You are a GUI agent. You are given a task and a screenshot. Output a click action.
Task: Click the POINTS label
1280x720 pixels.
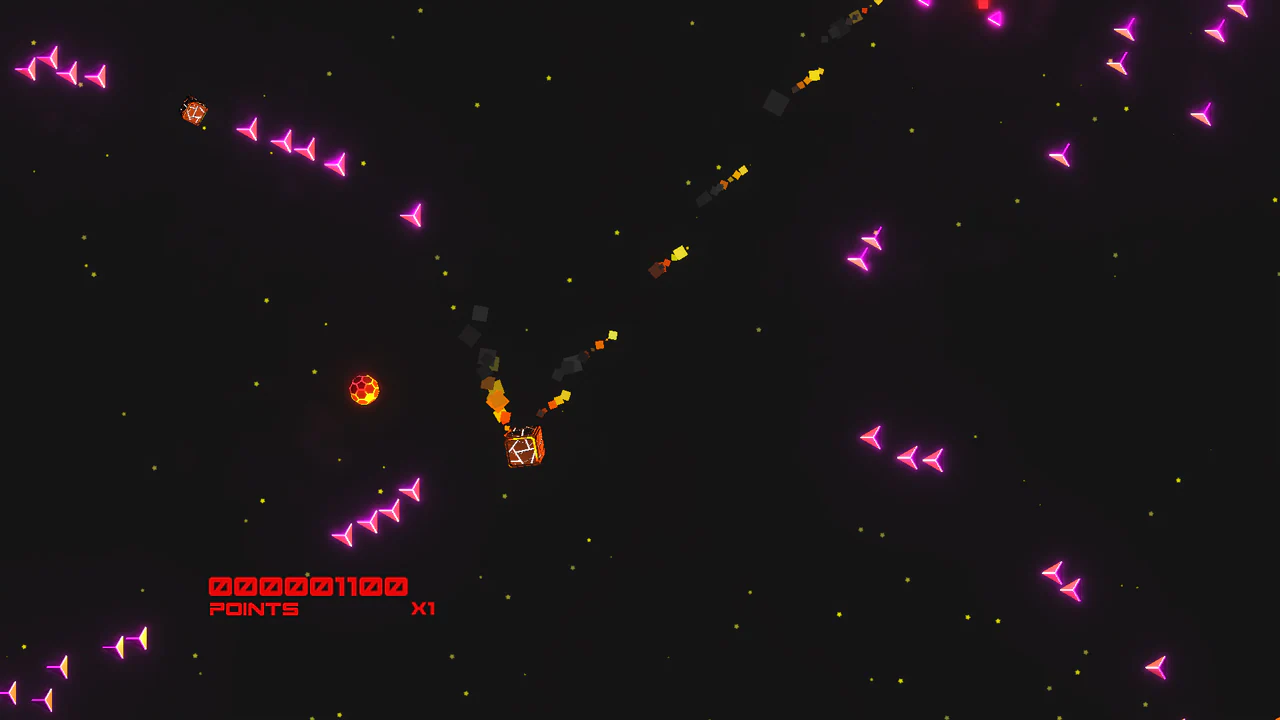[254, 609]
